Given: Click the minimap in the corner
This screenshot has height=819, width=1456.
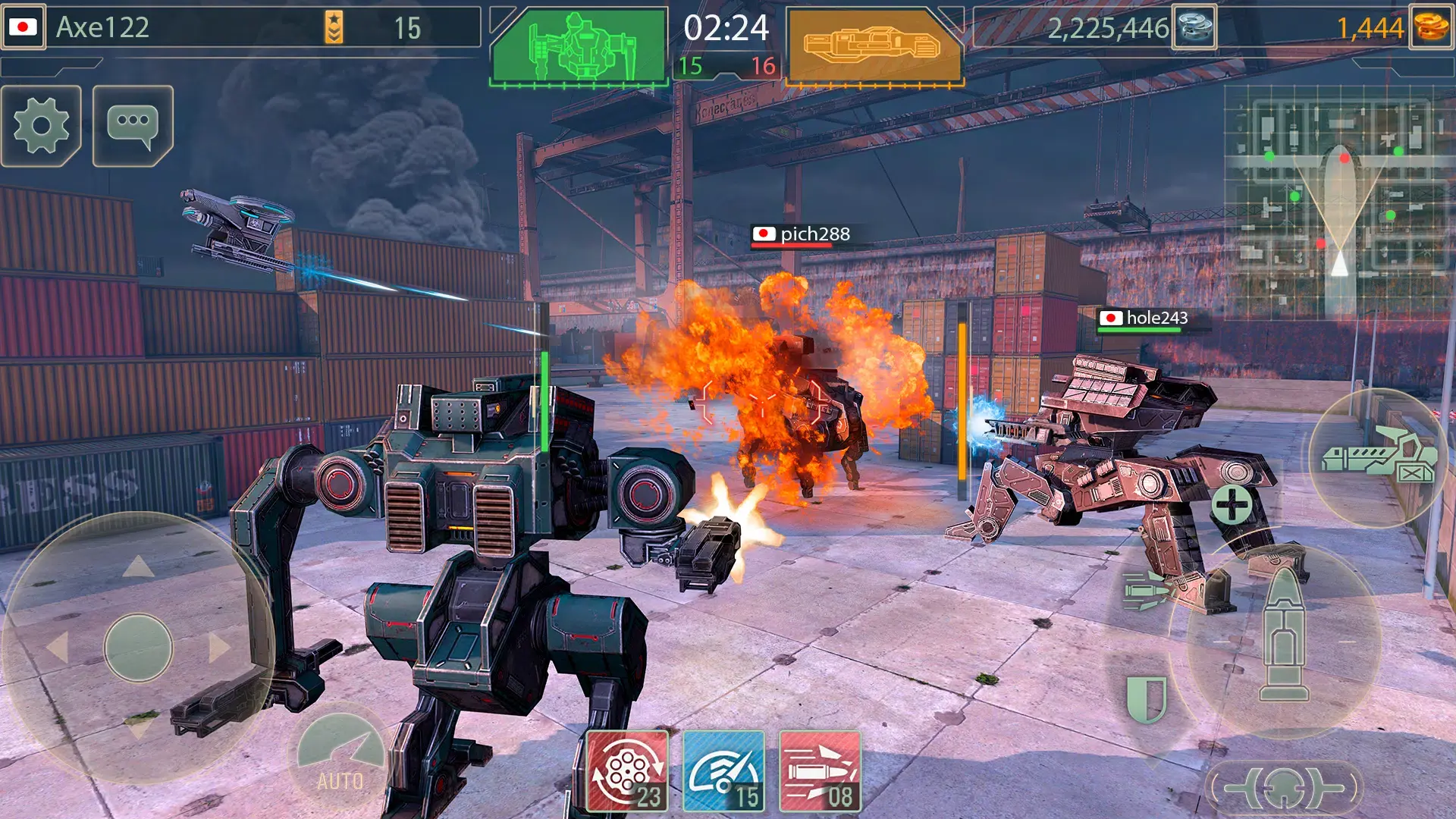Looking at the screenshot, I should [x=1340, y=201].
